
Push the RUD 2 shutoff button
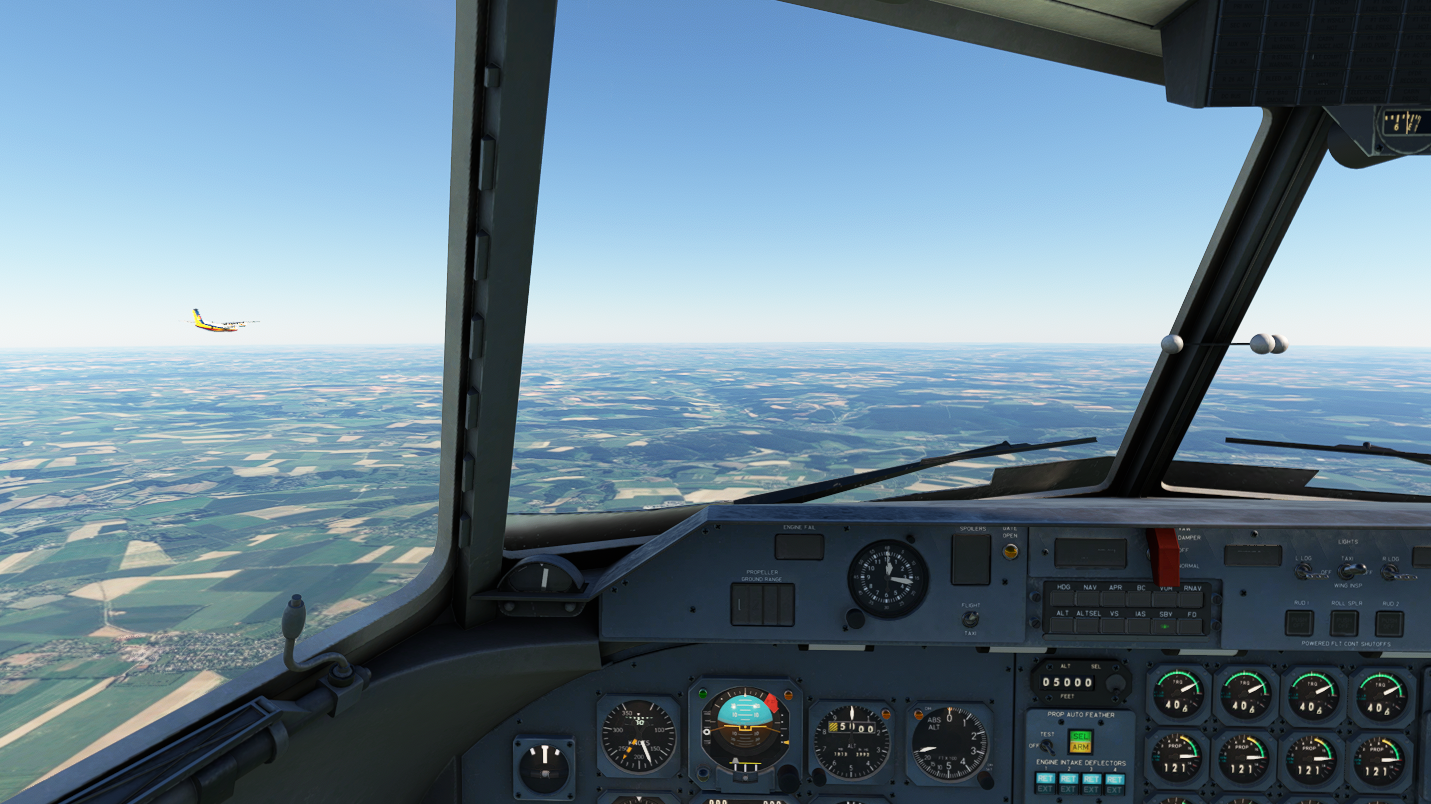1389,623
